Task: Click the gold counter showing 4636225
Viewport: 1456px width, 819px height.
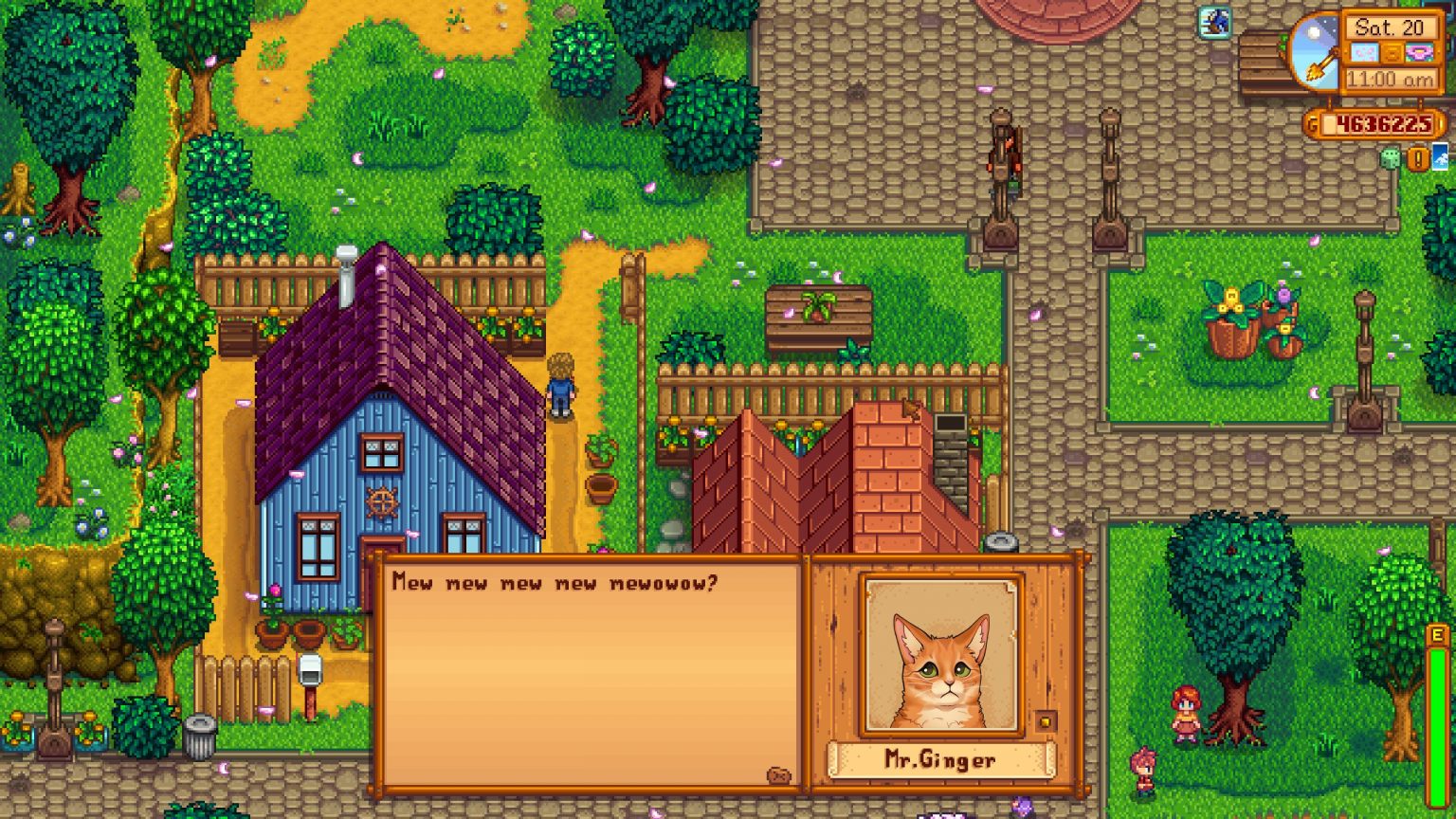Action: [x=1385, y=123]
